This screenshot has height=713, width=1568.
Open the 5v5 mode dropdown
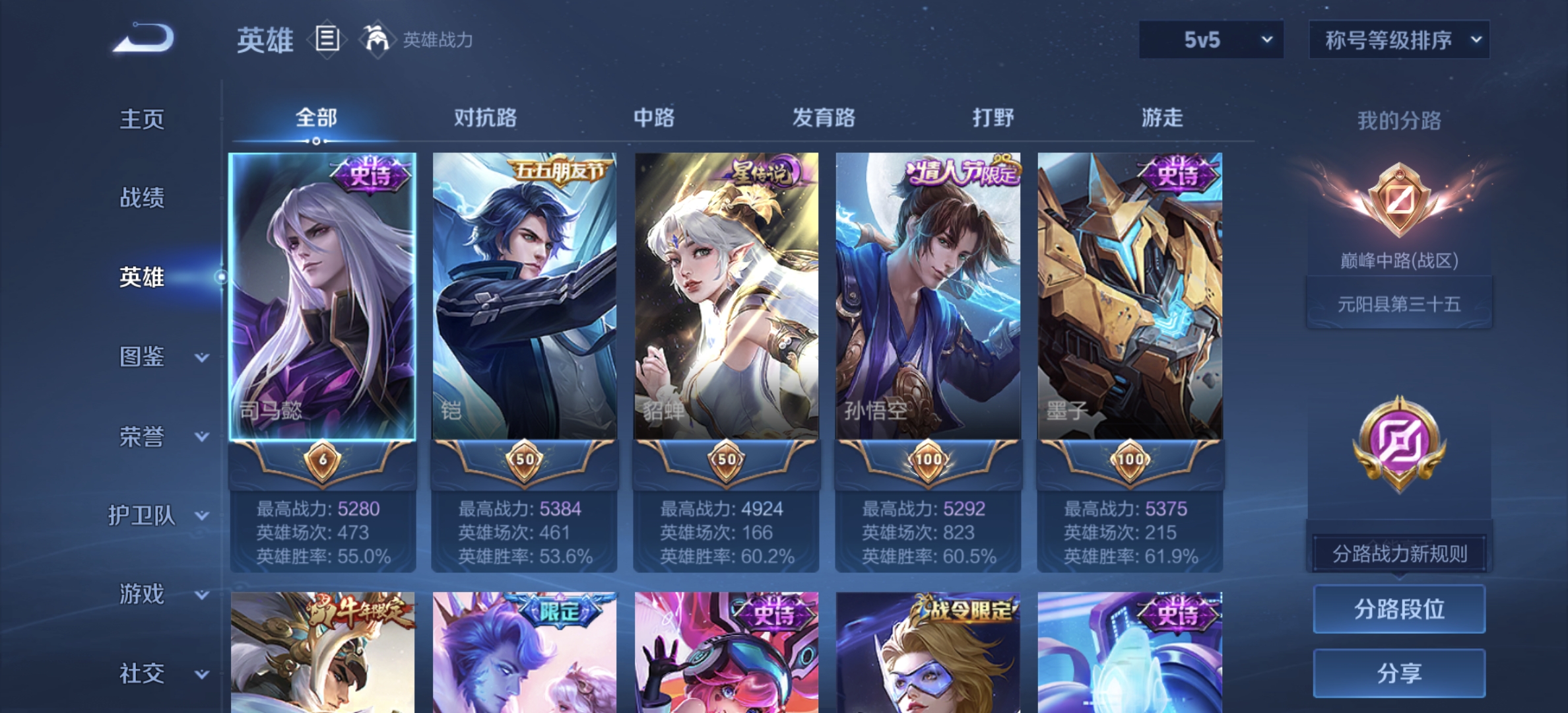1211,40
